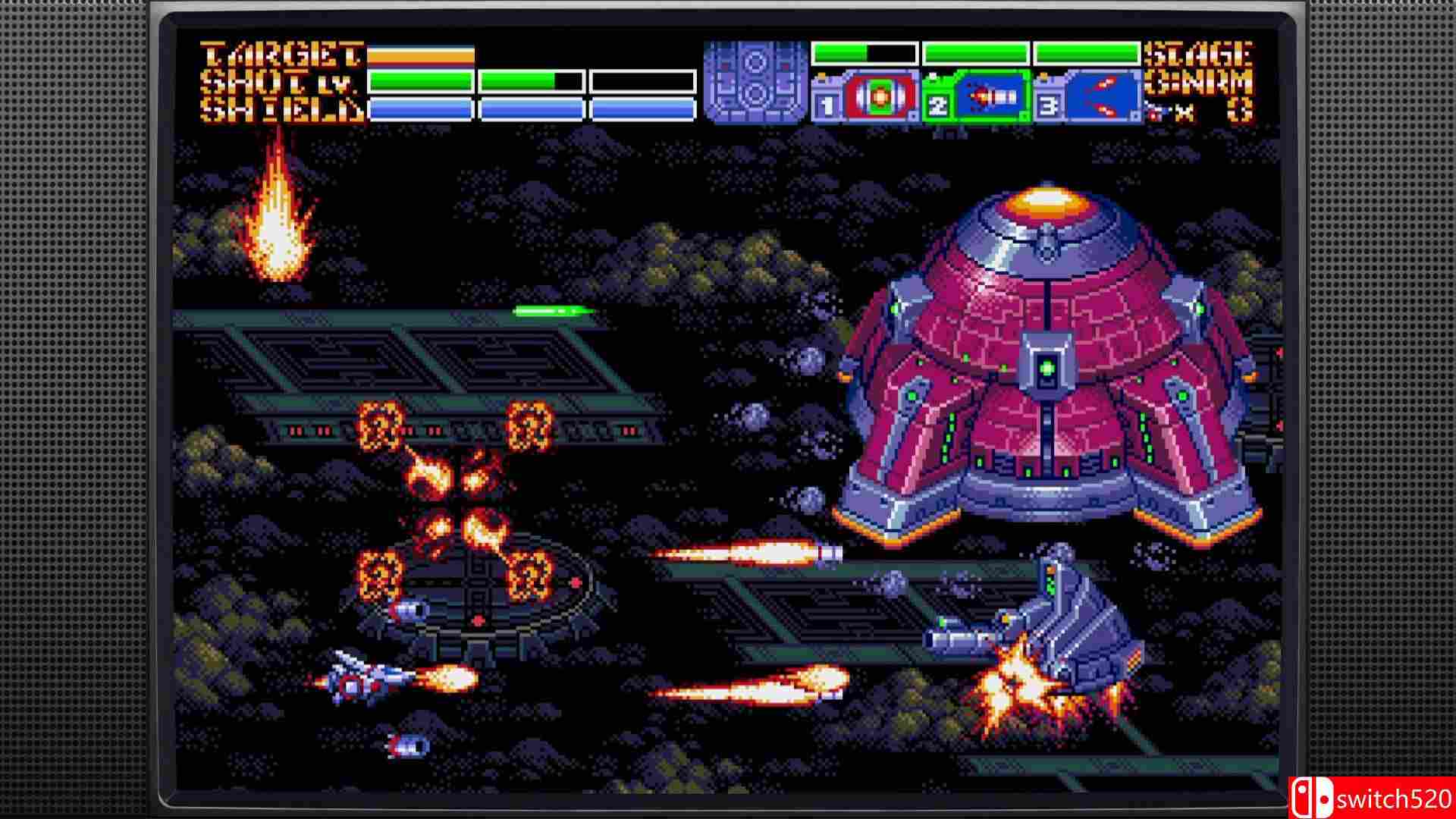Screen dimensions: 1456x819
Task: Click the SHOT LV. label text
Action: tap(277, 82)
